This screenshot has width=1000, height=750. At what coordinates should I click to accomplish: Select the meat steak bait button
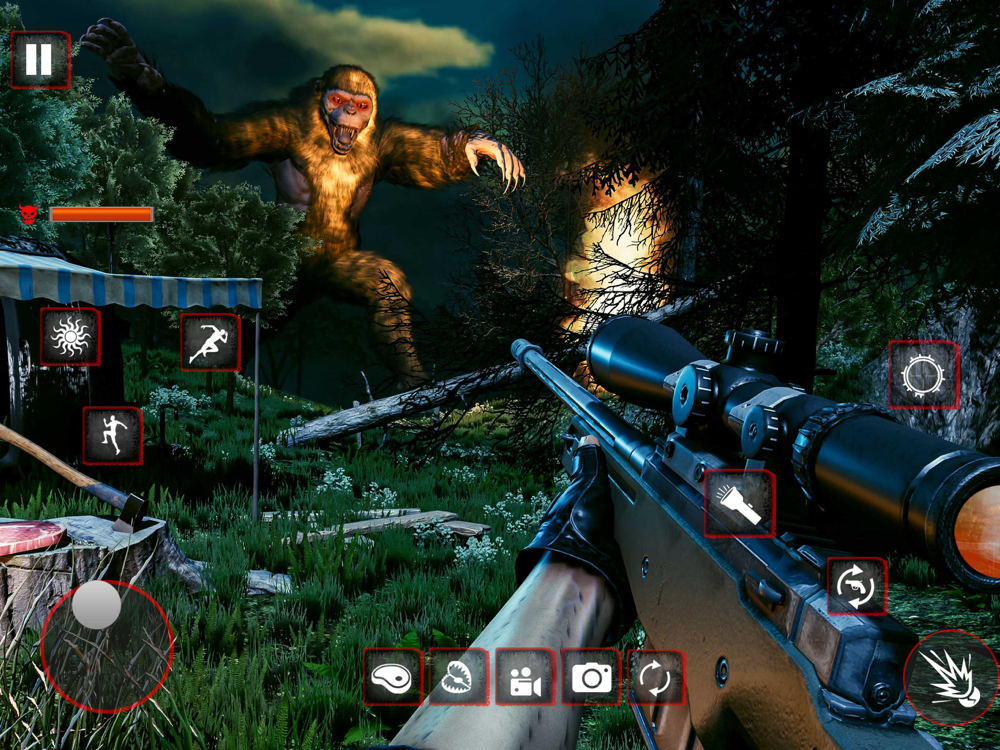[392, 677]
